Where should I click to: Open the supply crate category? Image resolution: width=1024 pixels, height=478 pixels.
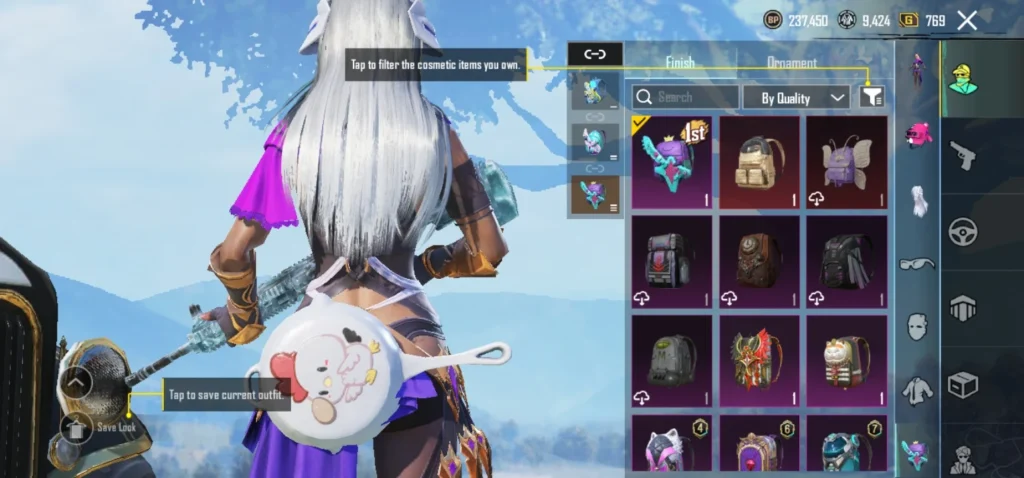(x=962, y=385)
